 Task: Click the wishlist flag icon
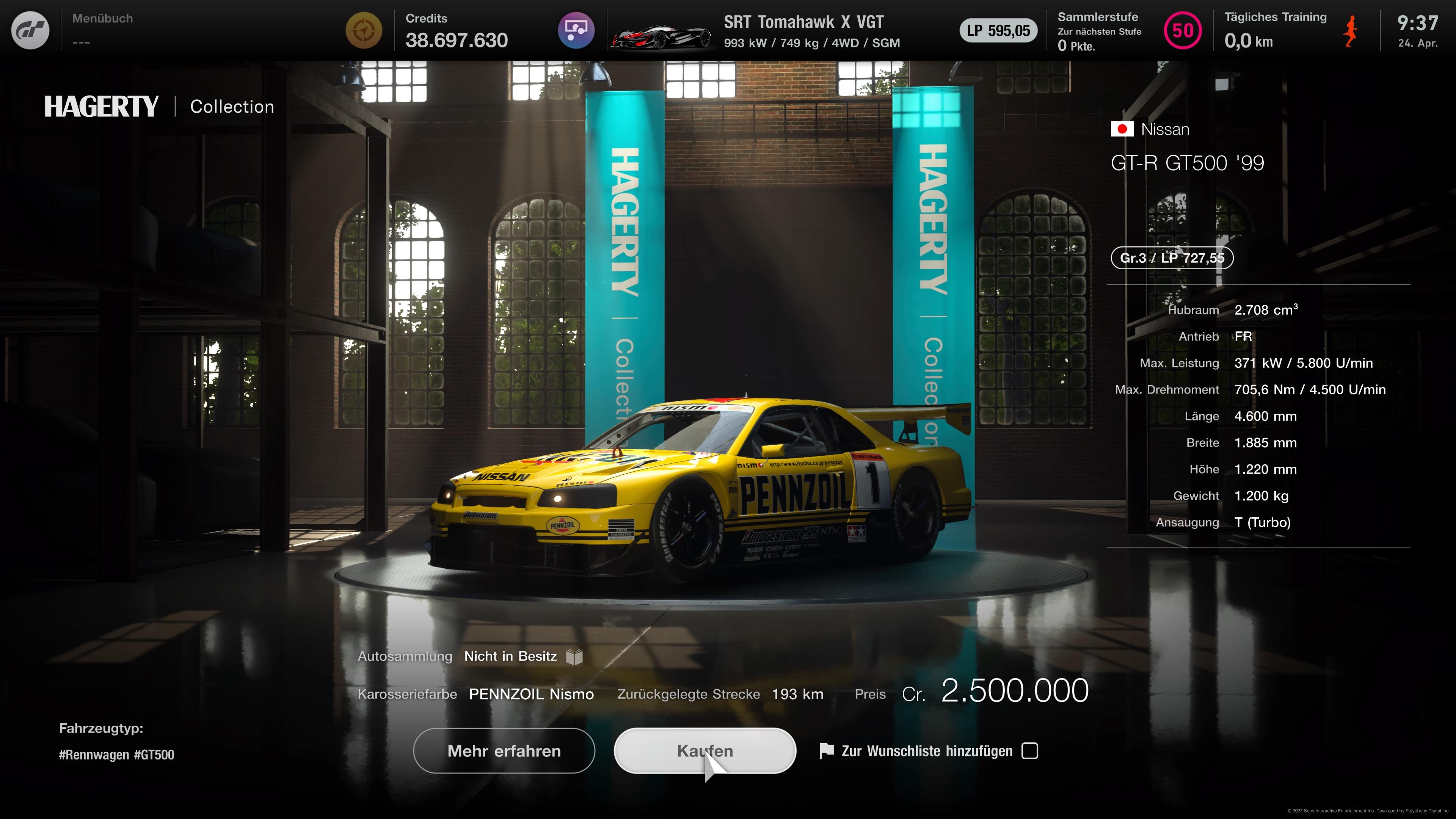coord(827,751)
